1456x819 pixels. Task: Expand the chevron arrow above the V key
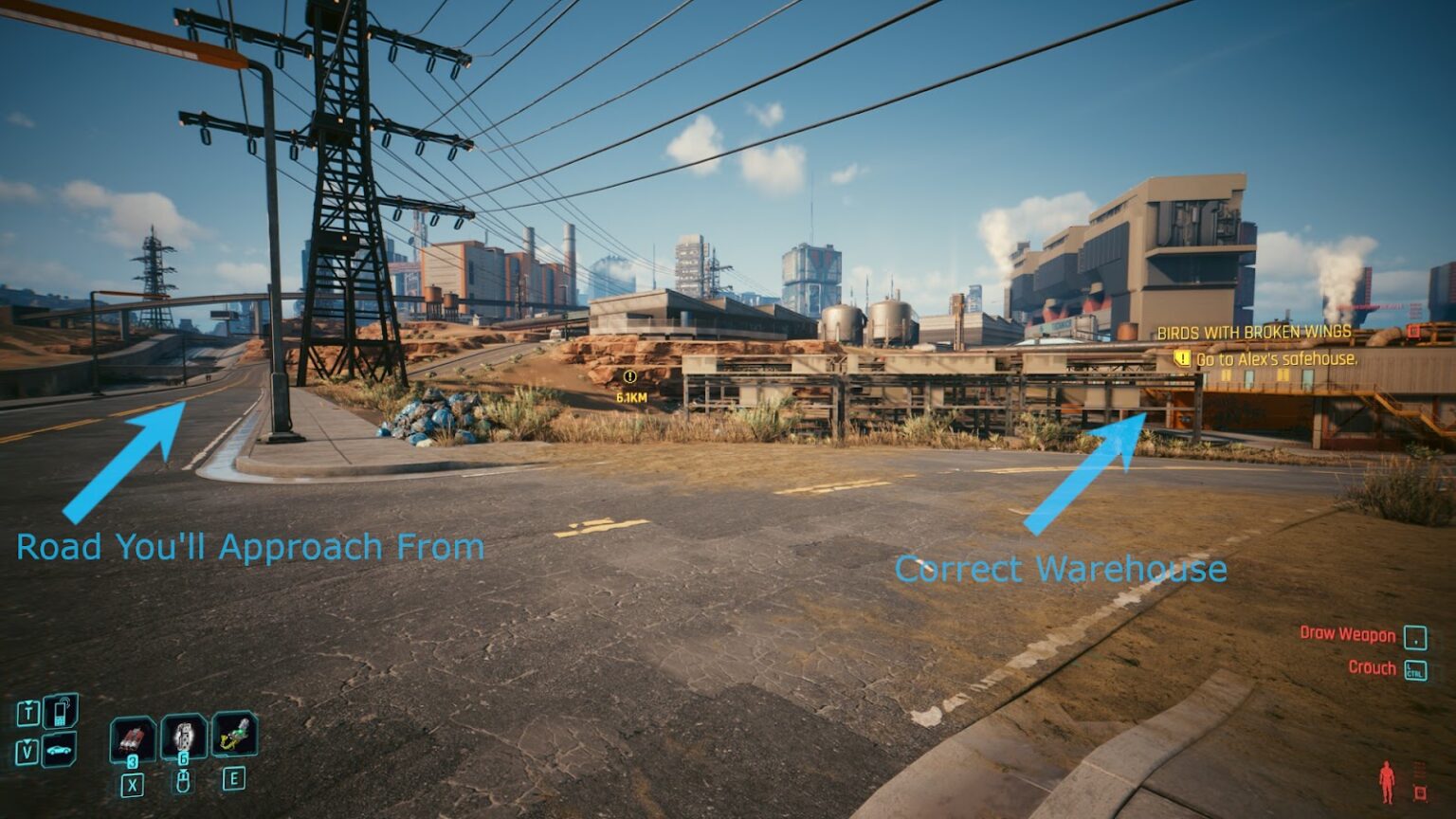pos(27,741)
